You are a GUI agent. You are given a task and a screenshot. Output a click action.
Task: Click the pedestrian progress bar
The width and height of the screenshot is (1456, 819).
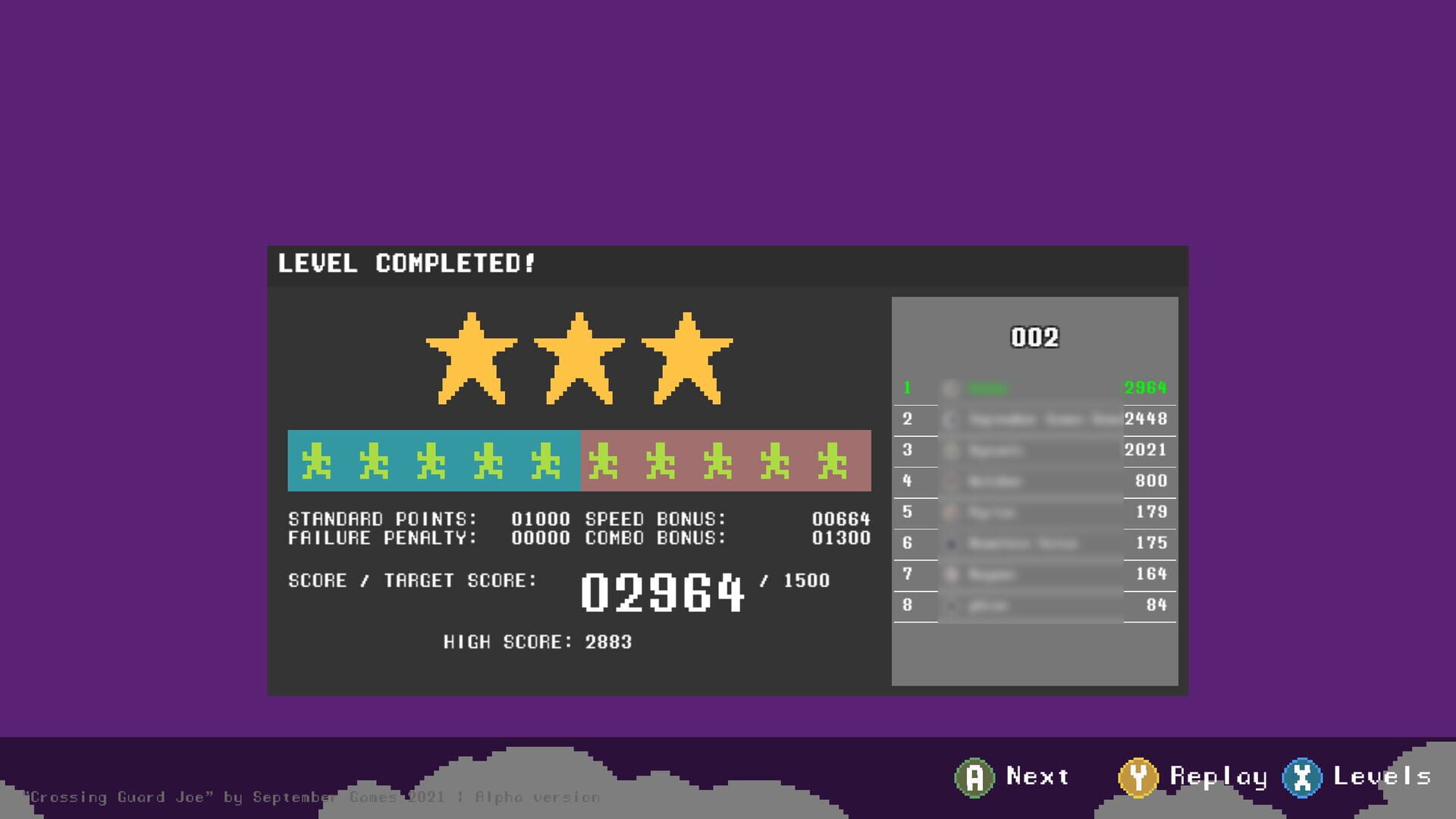(x=580, y=461)
